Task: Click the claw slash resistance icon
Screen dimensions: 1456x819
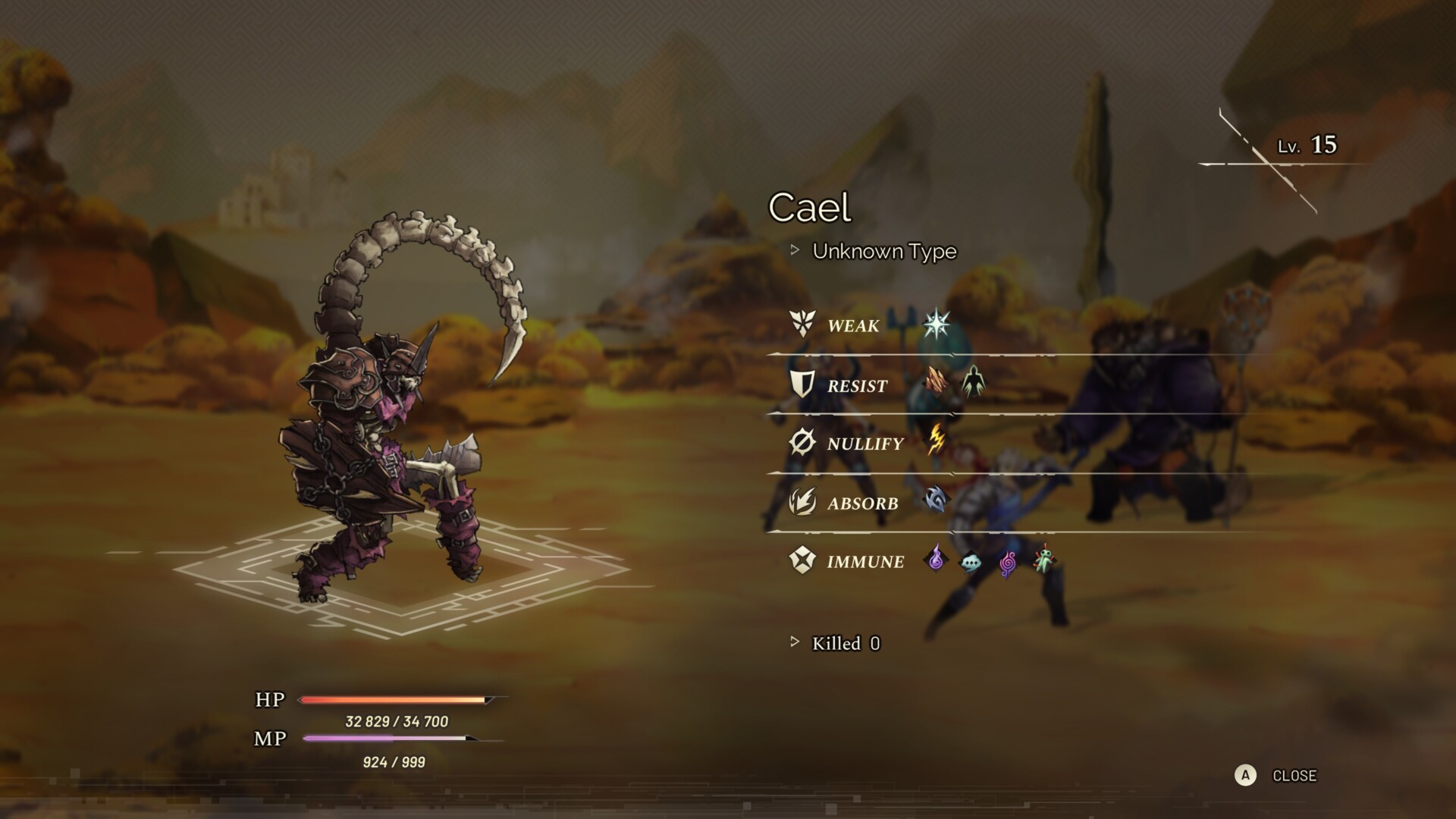Action: pyautogui.click(x=936, y=381)
